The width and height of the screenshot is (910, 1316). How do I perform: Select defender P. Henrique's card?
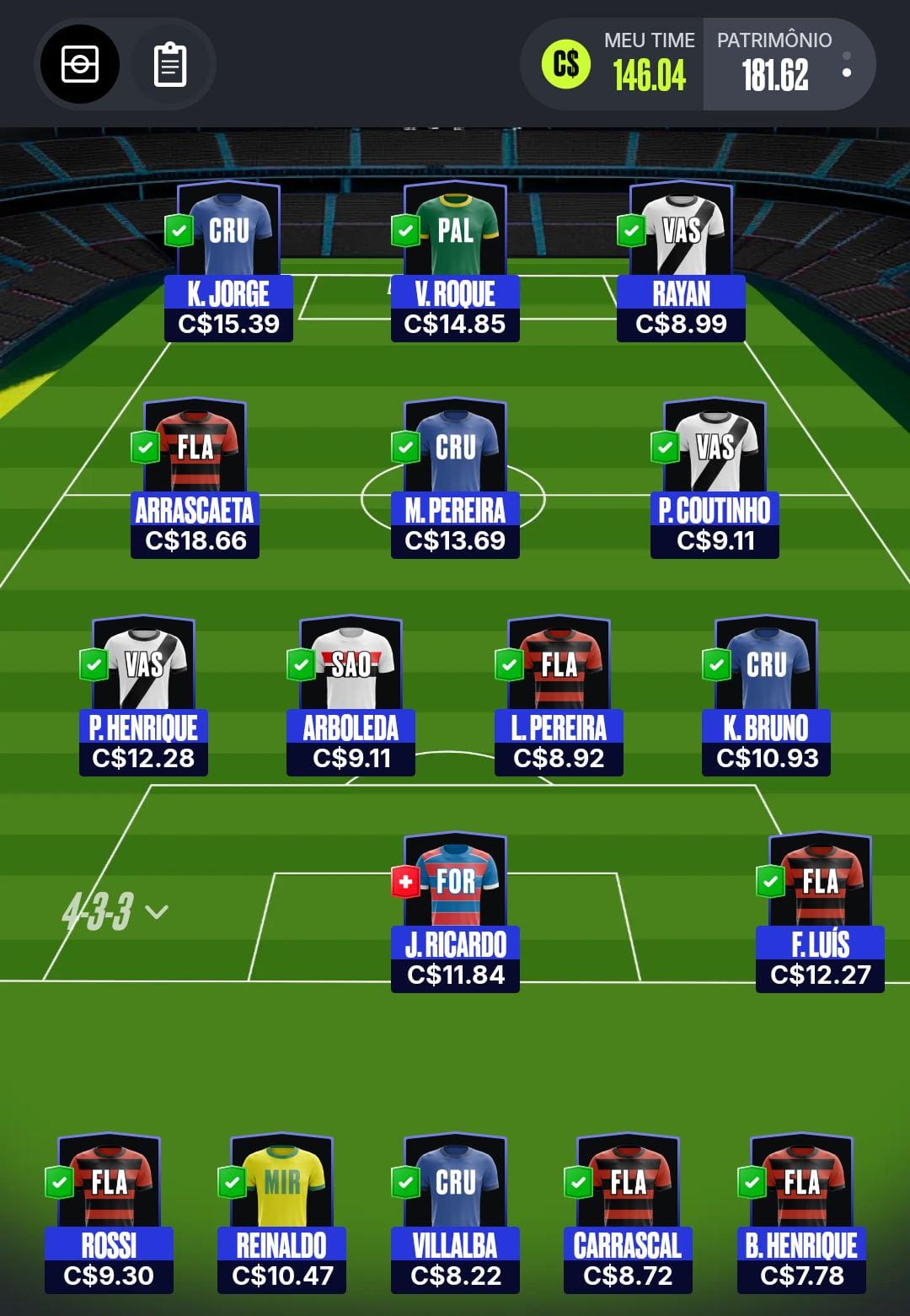143,696
